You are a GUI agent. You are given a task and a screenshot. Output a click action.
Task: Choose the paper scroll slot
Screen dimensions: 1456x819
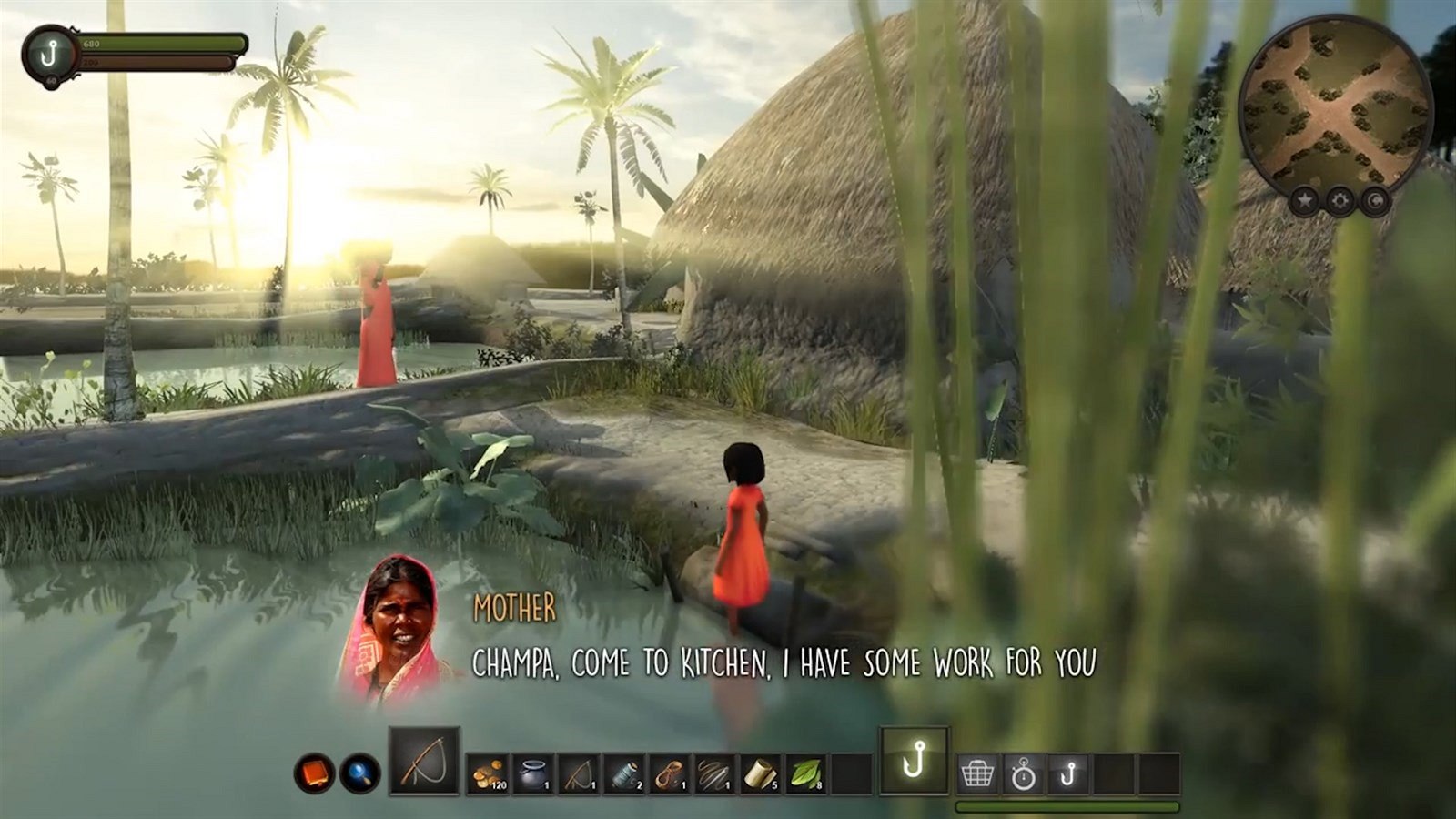[761, 774]
